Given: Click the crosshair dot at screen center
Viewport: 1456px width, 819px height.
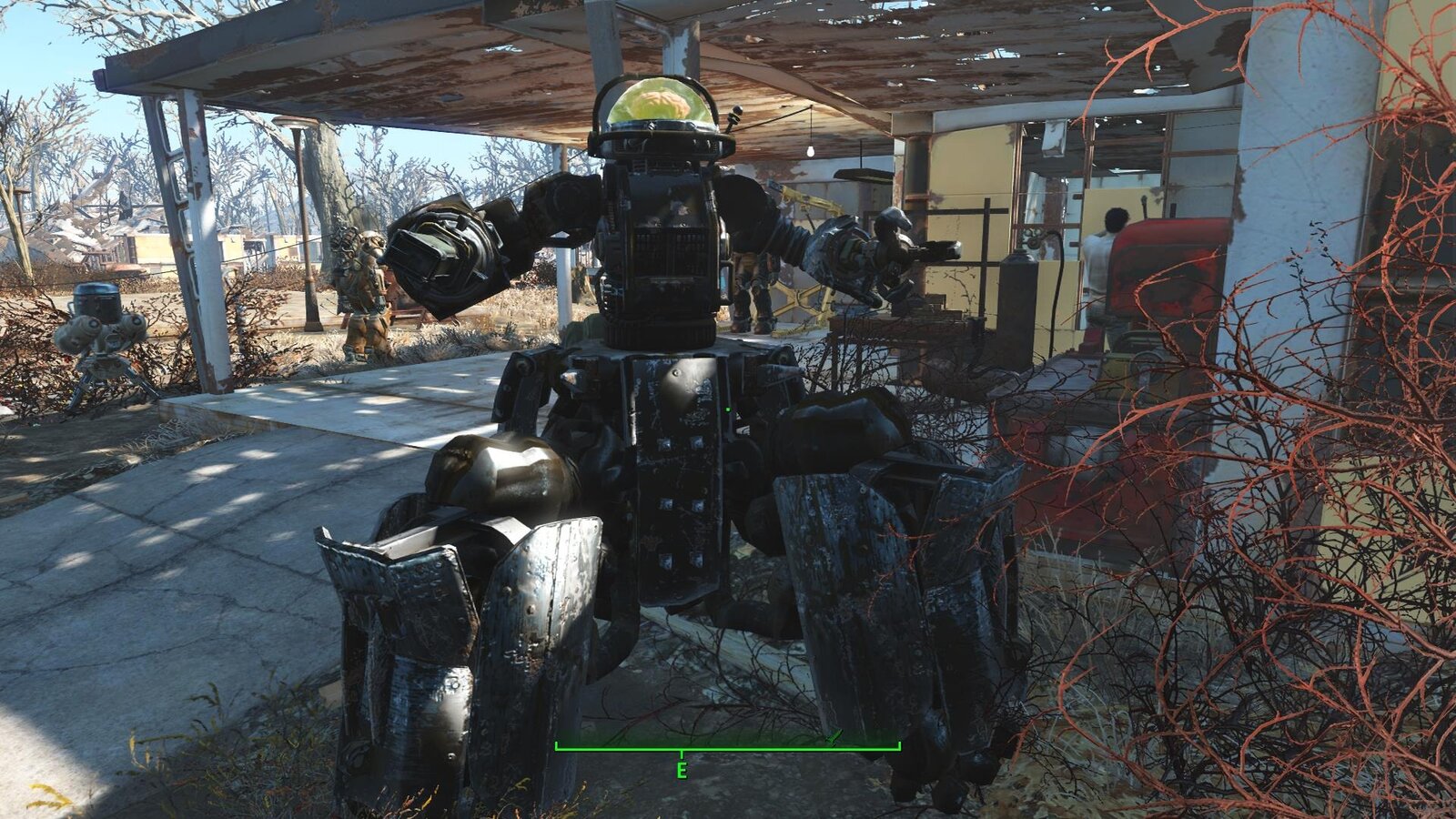Looking at the screenshot, I should click(728, 409).
